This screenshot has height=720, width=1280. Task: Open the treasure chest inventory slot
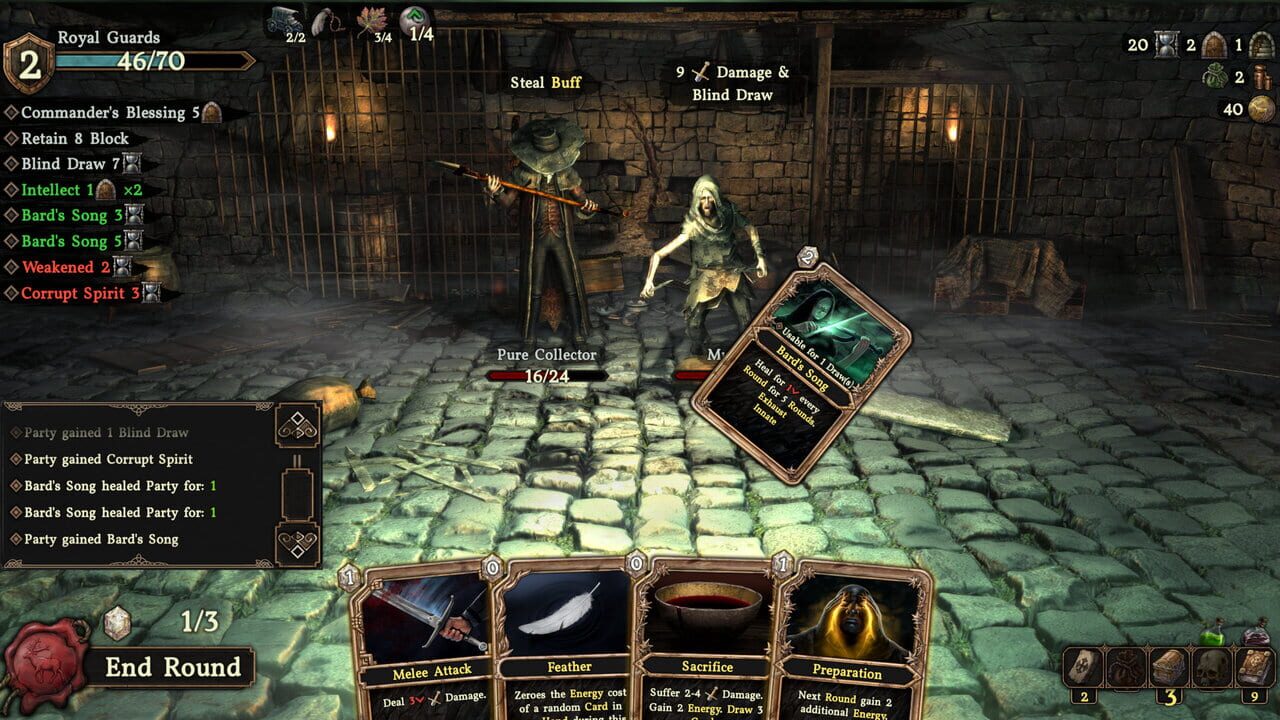tap(1167, 665)
